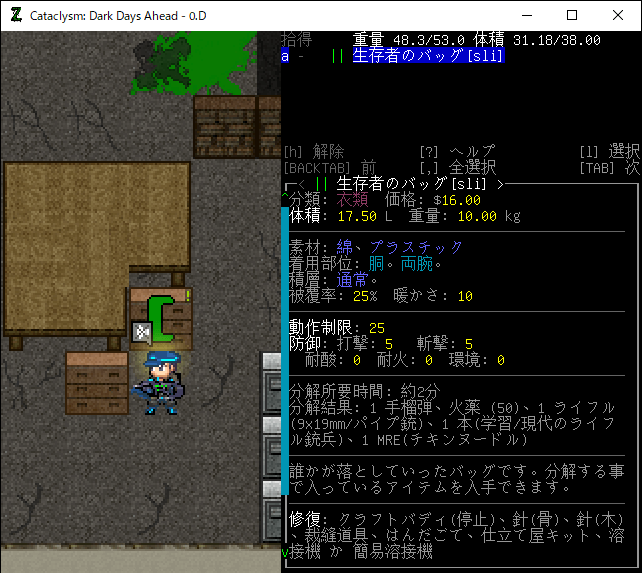Maximize the game window
Image resolution: width=642 pixels, height=573 pixels.
[572, 15]
